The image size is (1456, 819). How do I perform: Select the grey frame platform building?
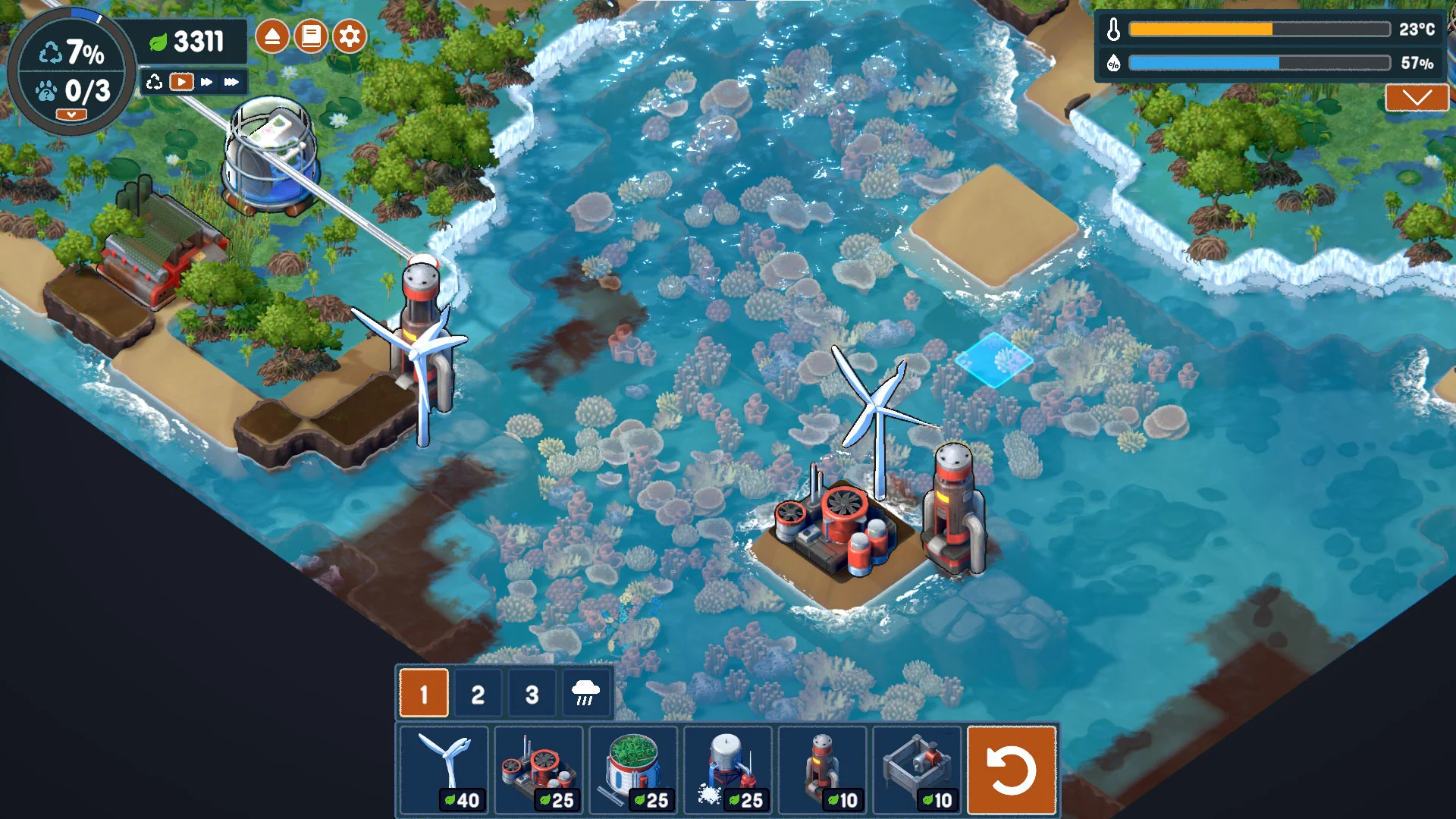918,769
